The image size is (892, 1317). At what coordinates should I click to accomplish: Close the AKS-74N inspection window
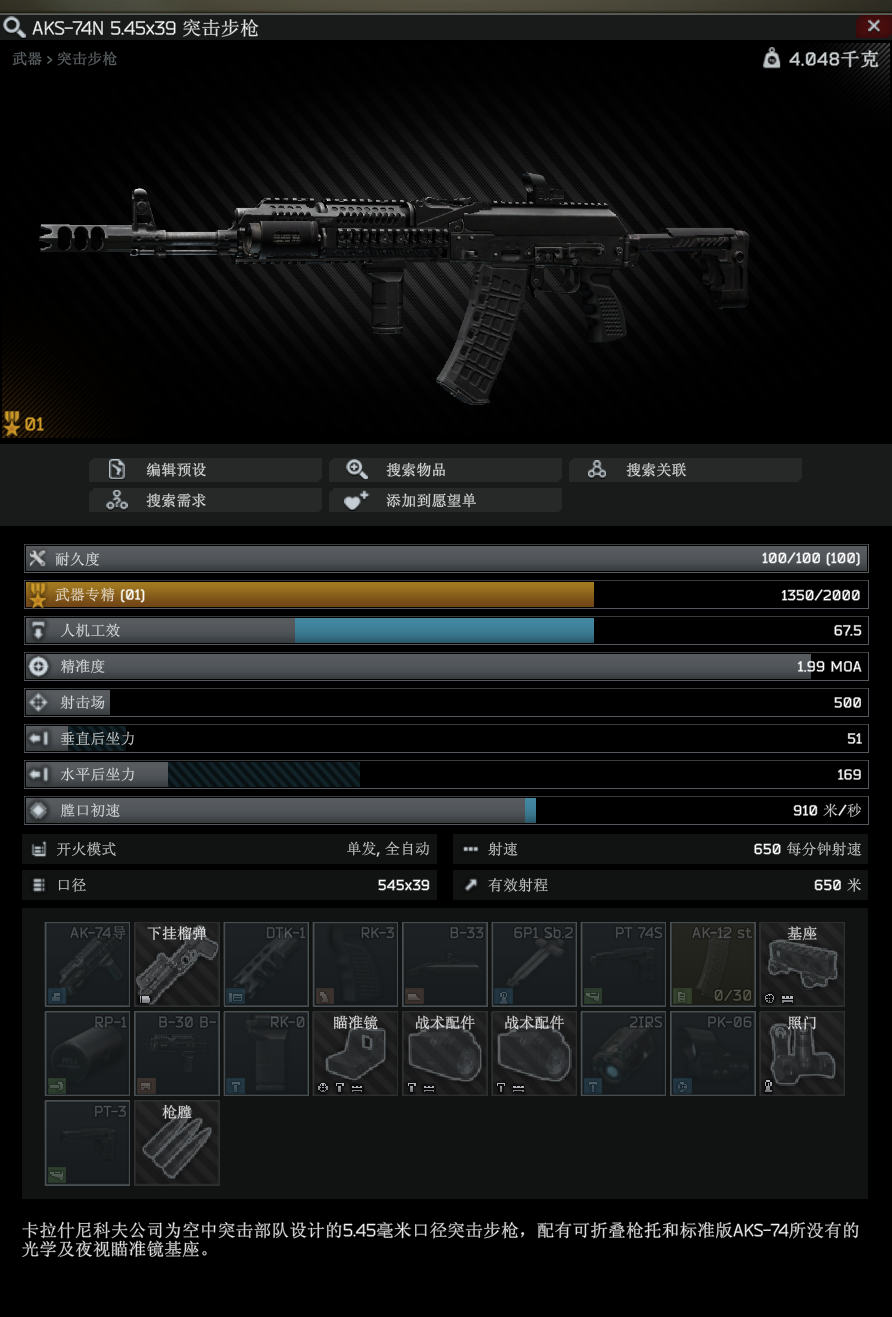pos(873,27)
